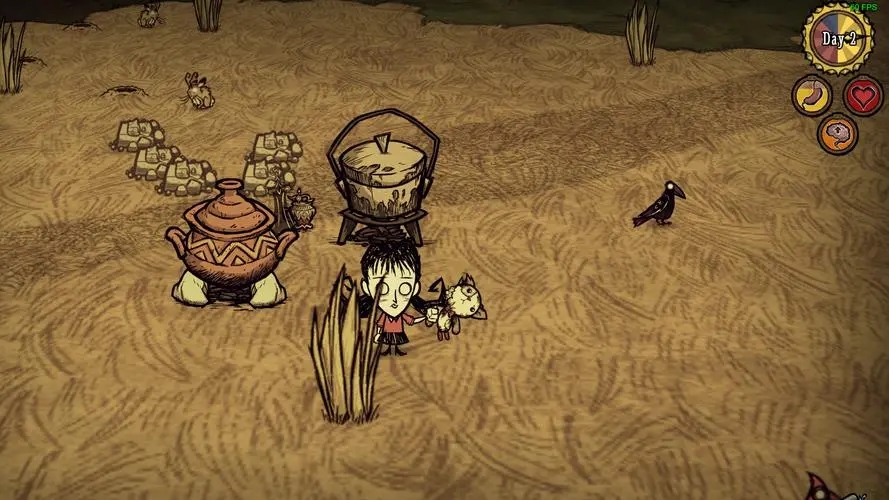Click the brain sanity badge
The height and width of the screenshot is (500, 889).
837,134
